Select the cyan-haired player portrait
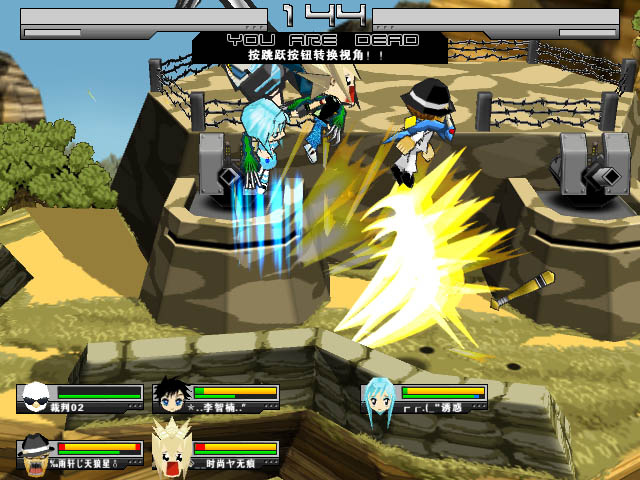Image resolution: width=640 pixels, height=480 pixels. tap(380, 402)
